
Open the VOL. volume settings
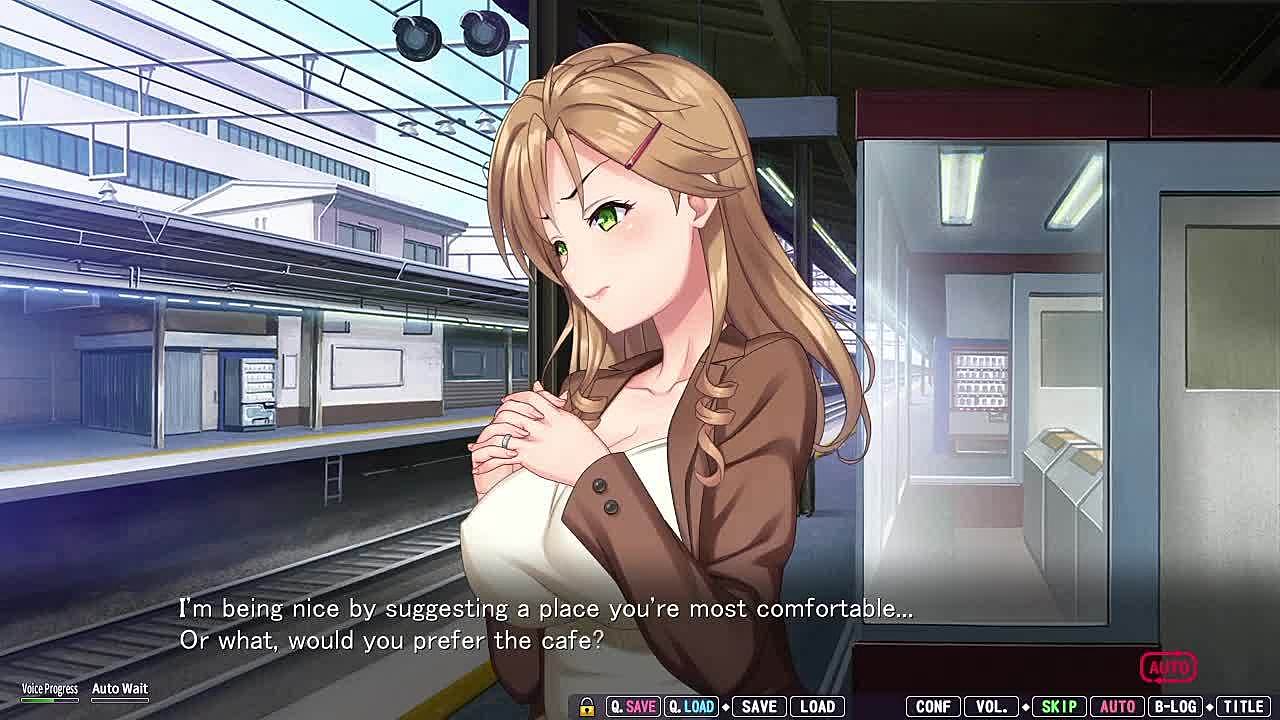(991, 707)
